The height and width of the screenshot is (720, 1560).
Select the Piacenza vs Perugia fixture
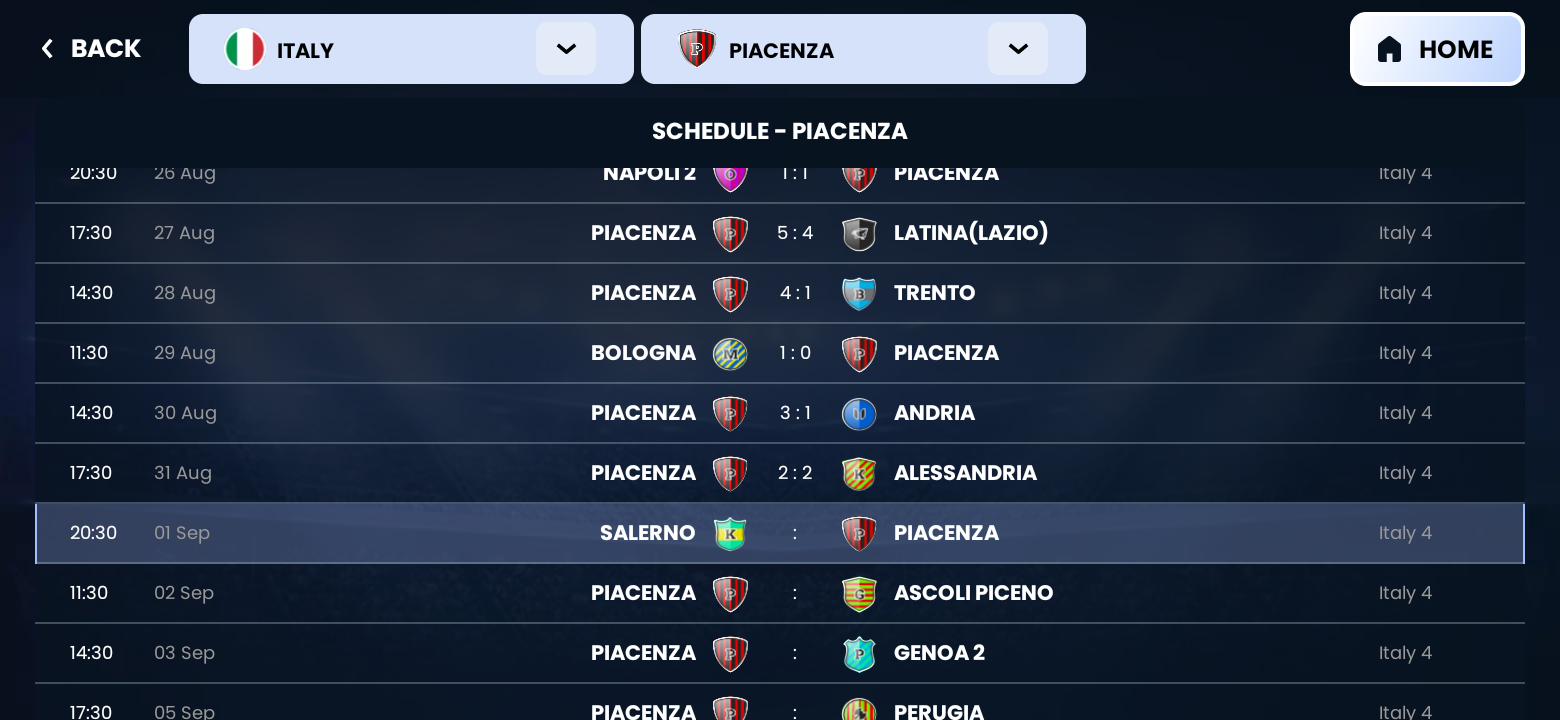(x=780, y=711)
